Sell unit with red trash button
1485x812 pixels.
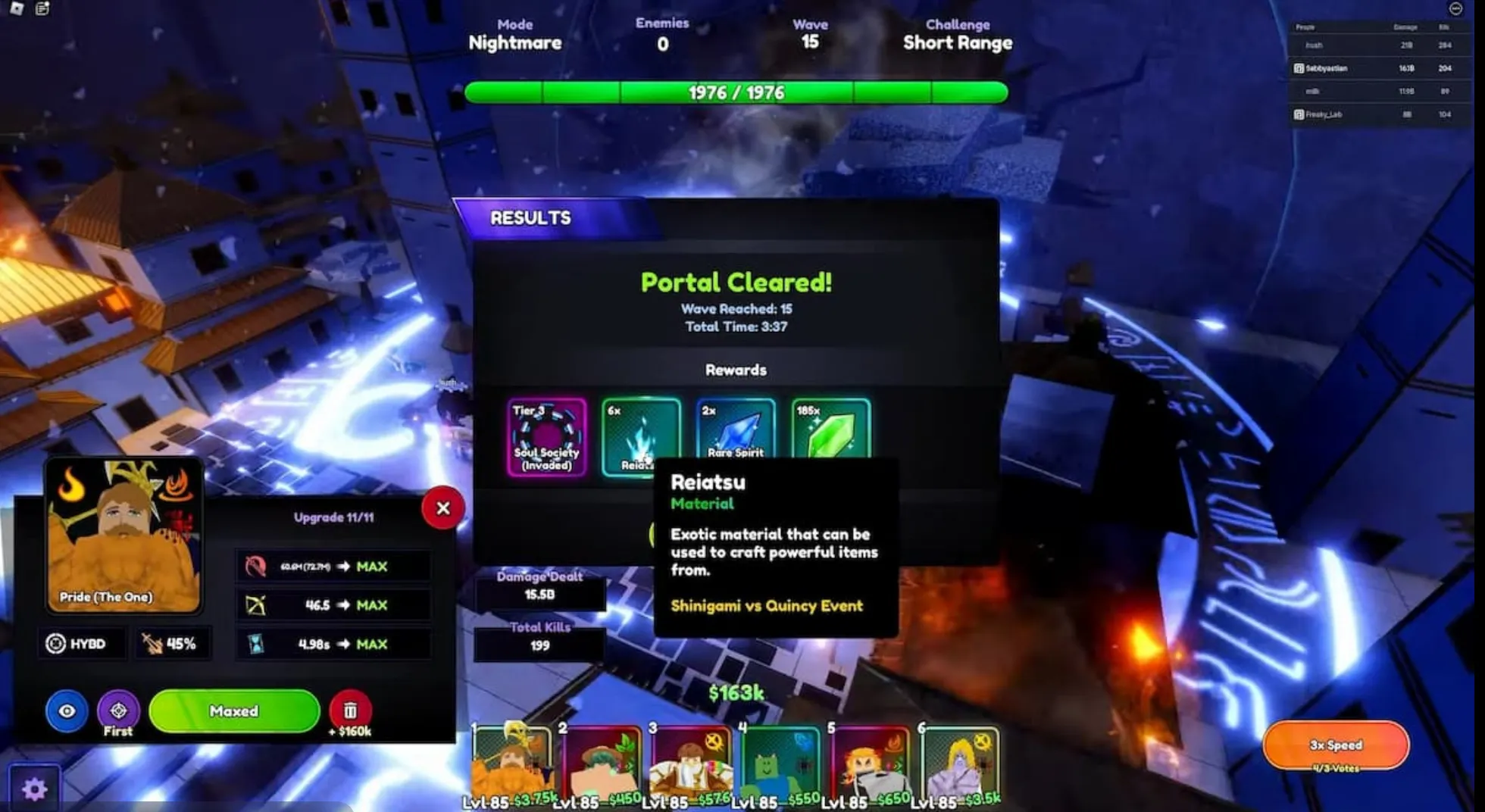click(350, 710)
